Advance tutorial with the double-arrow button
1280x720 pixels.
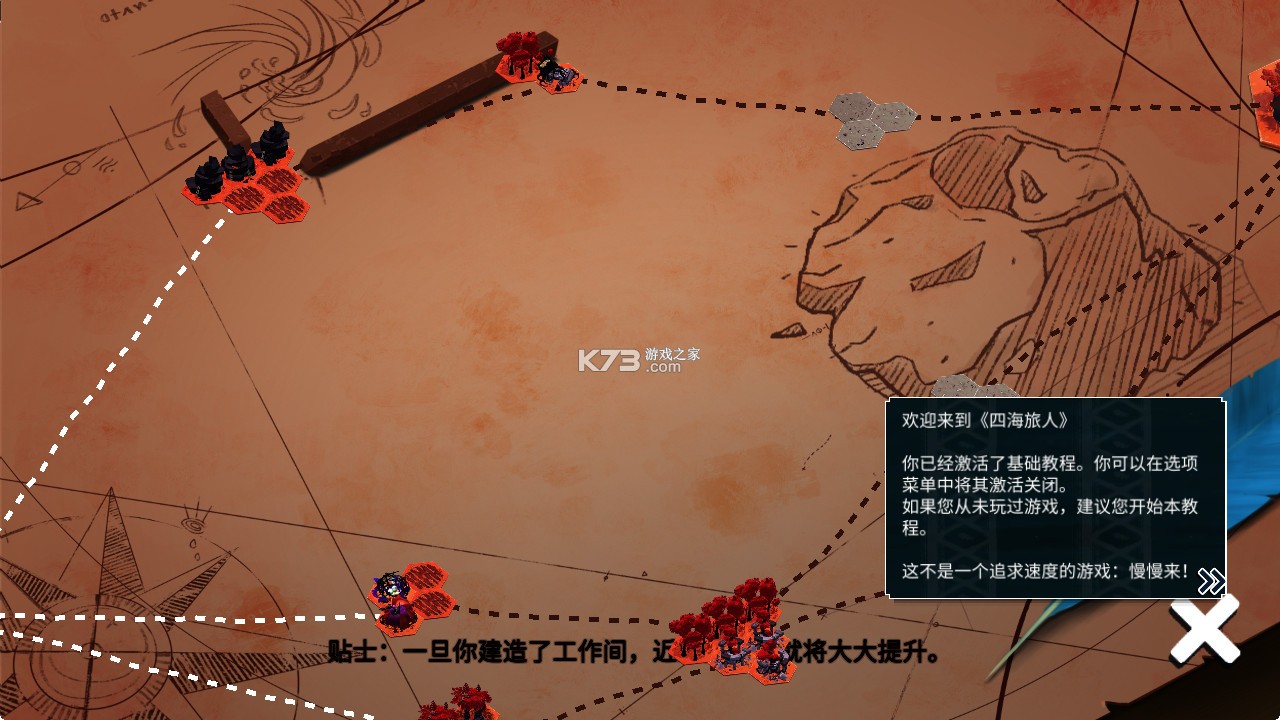(1213, 578)
